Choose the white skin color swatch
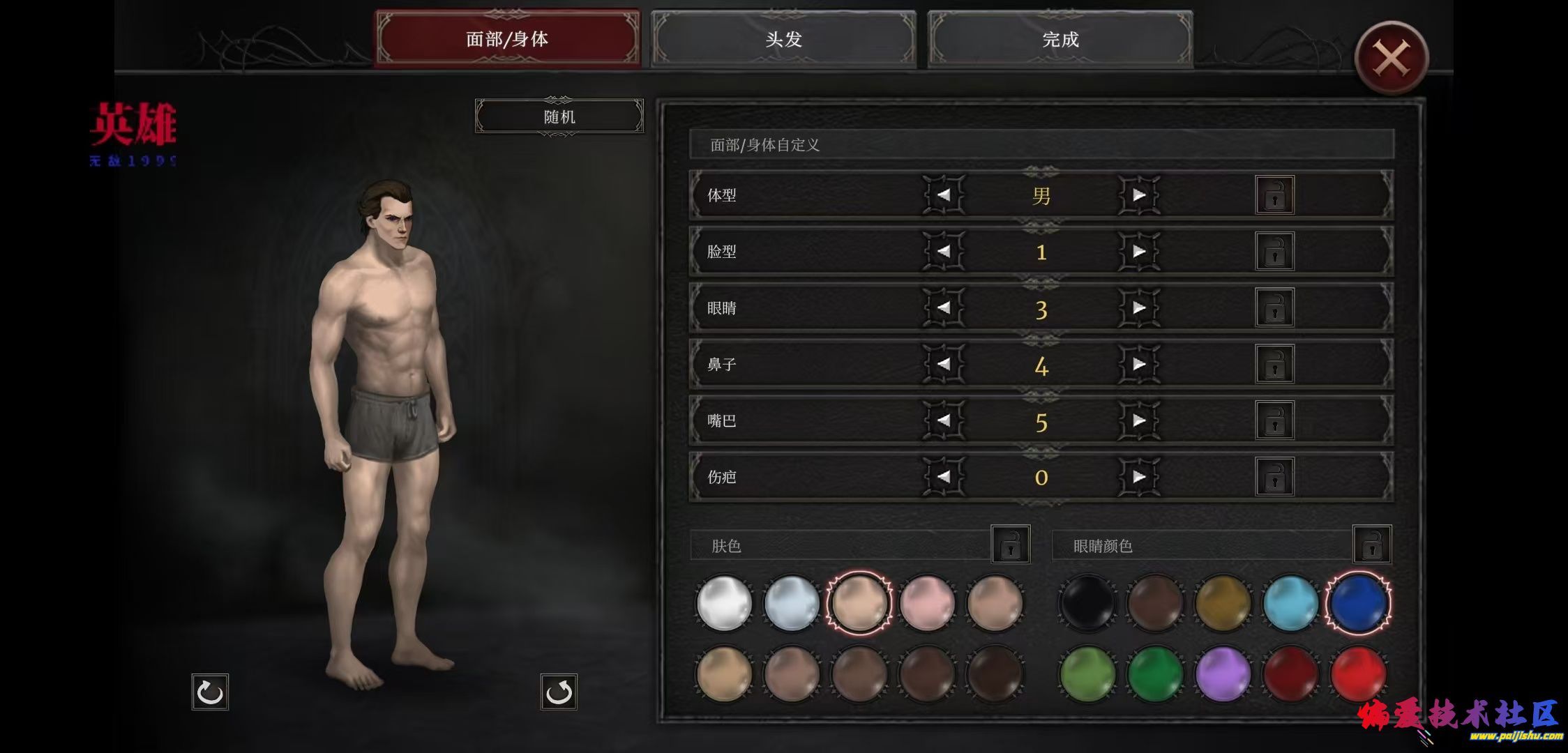Viewport: 1568px width, 753px height. [x=724, y=602]
